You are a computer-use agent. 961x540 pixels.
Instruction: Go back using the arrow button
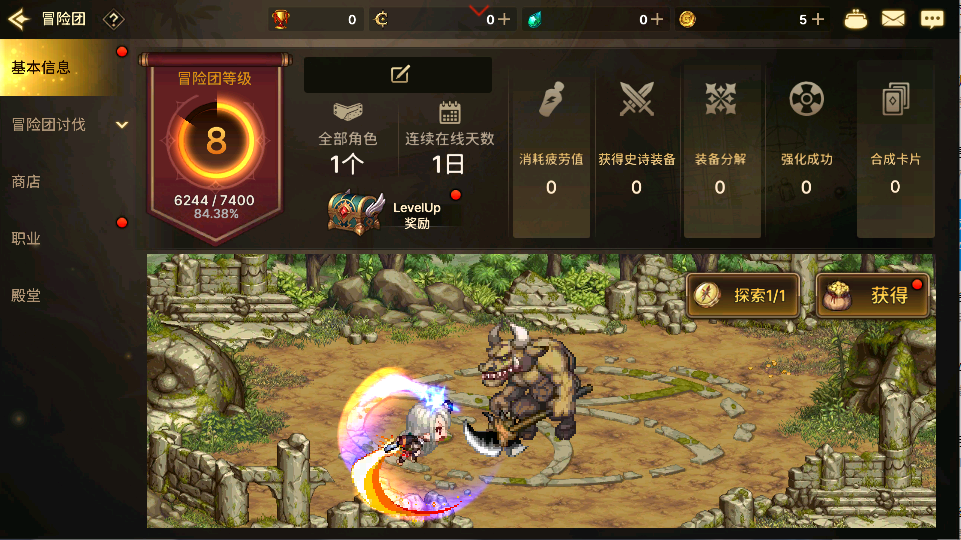(x=18, y=19)
